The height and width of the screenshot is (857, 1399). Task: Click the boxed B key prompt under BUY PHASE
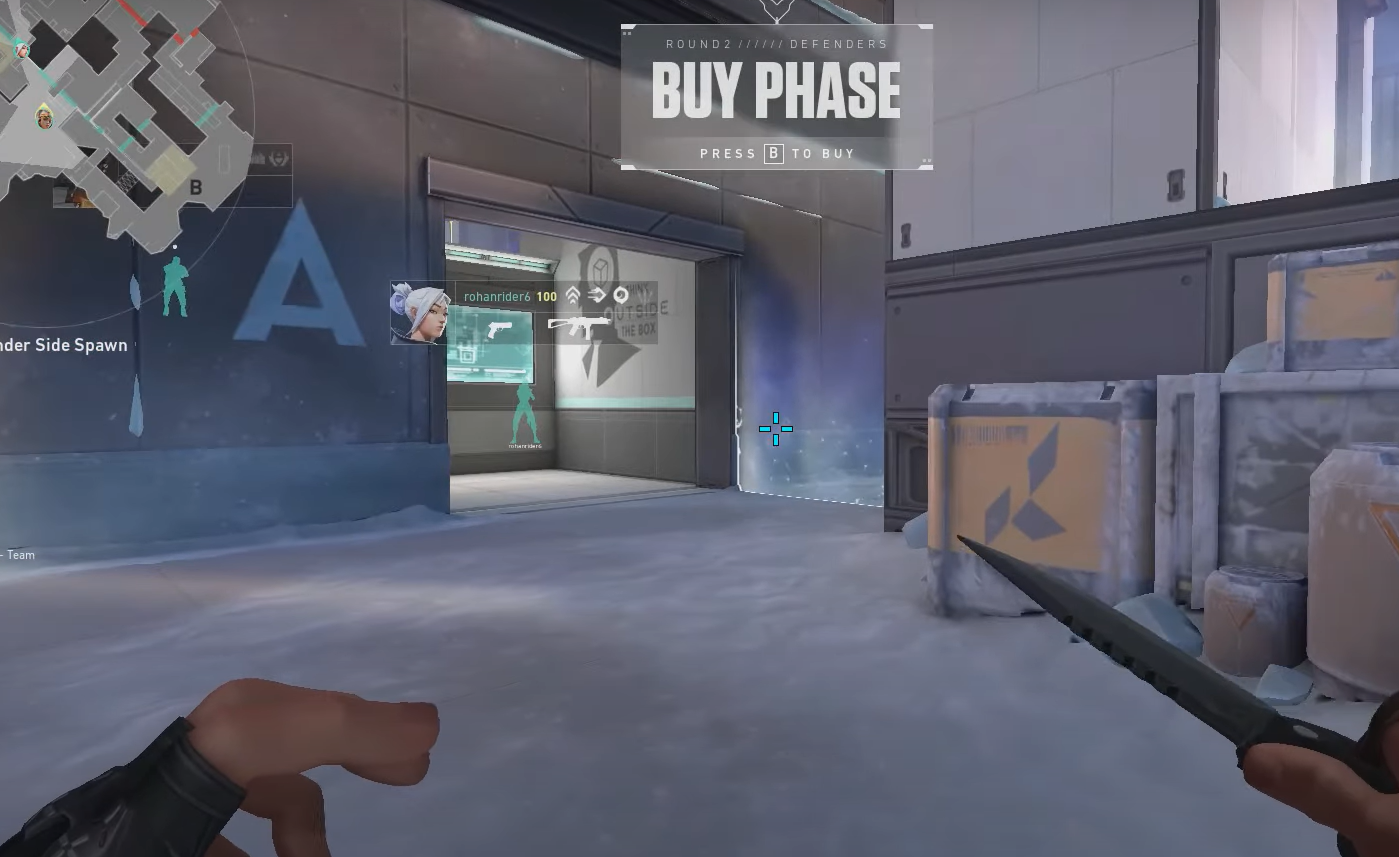(772, 153)
